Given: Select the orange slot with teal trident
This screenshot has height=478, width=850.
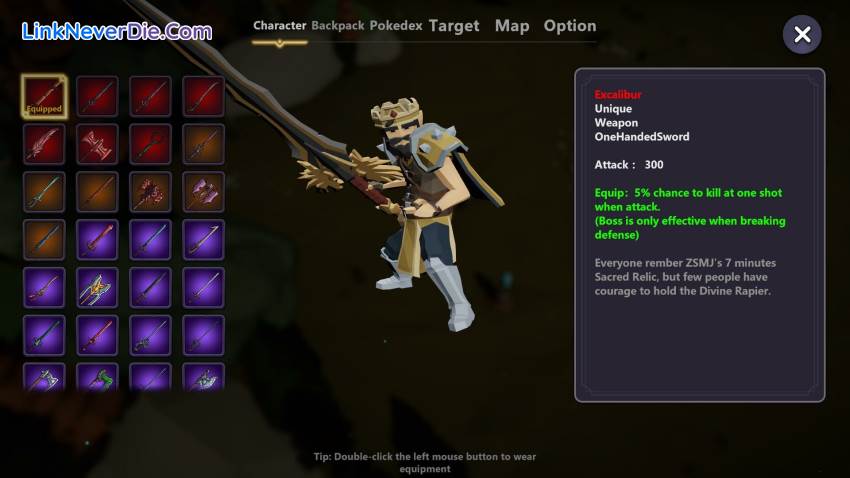Looking at the screenshot, I should click(x=44, y=192).
